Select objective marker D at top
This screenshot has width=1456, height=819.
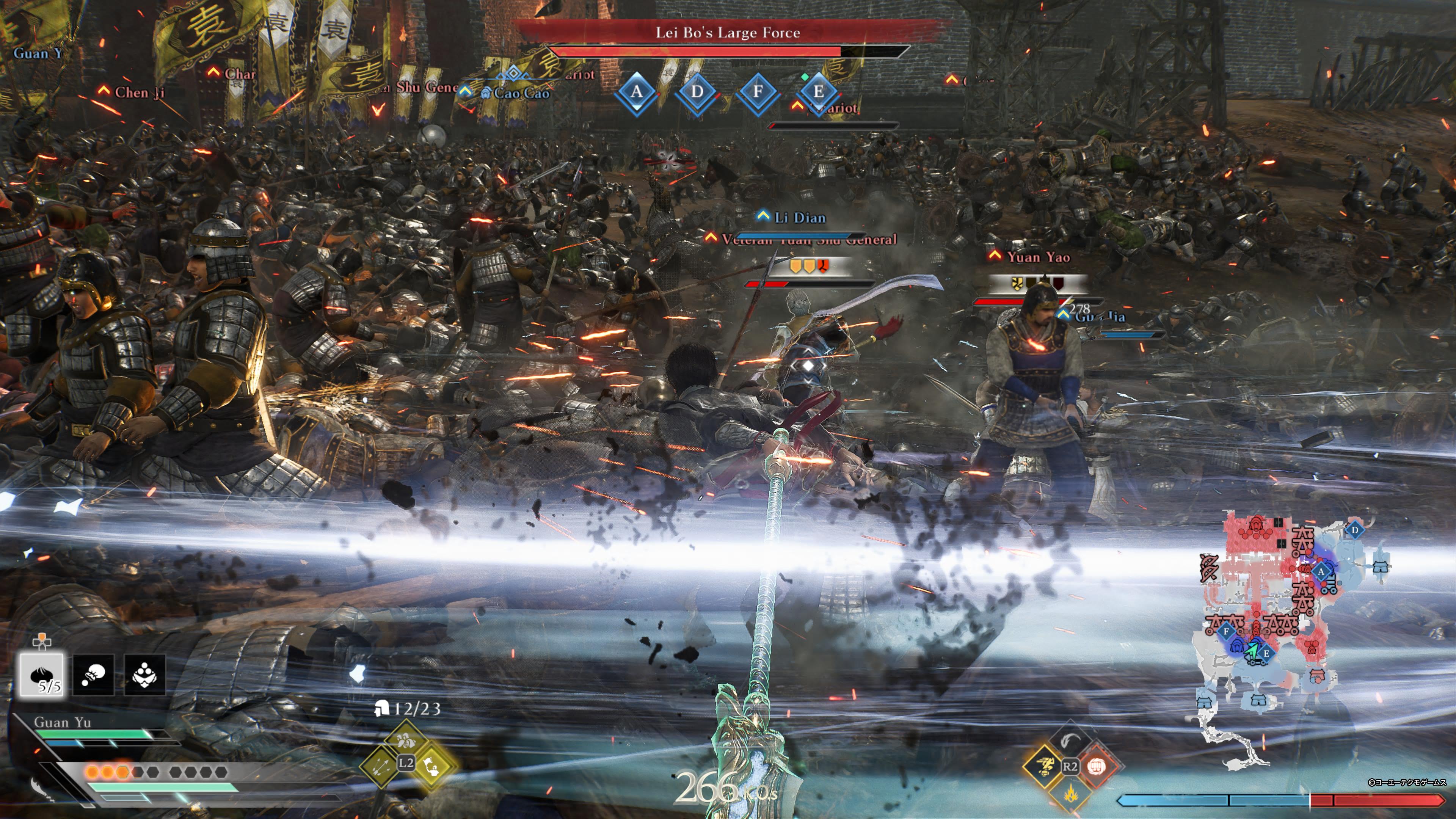697,91
